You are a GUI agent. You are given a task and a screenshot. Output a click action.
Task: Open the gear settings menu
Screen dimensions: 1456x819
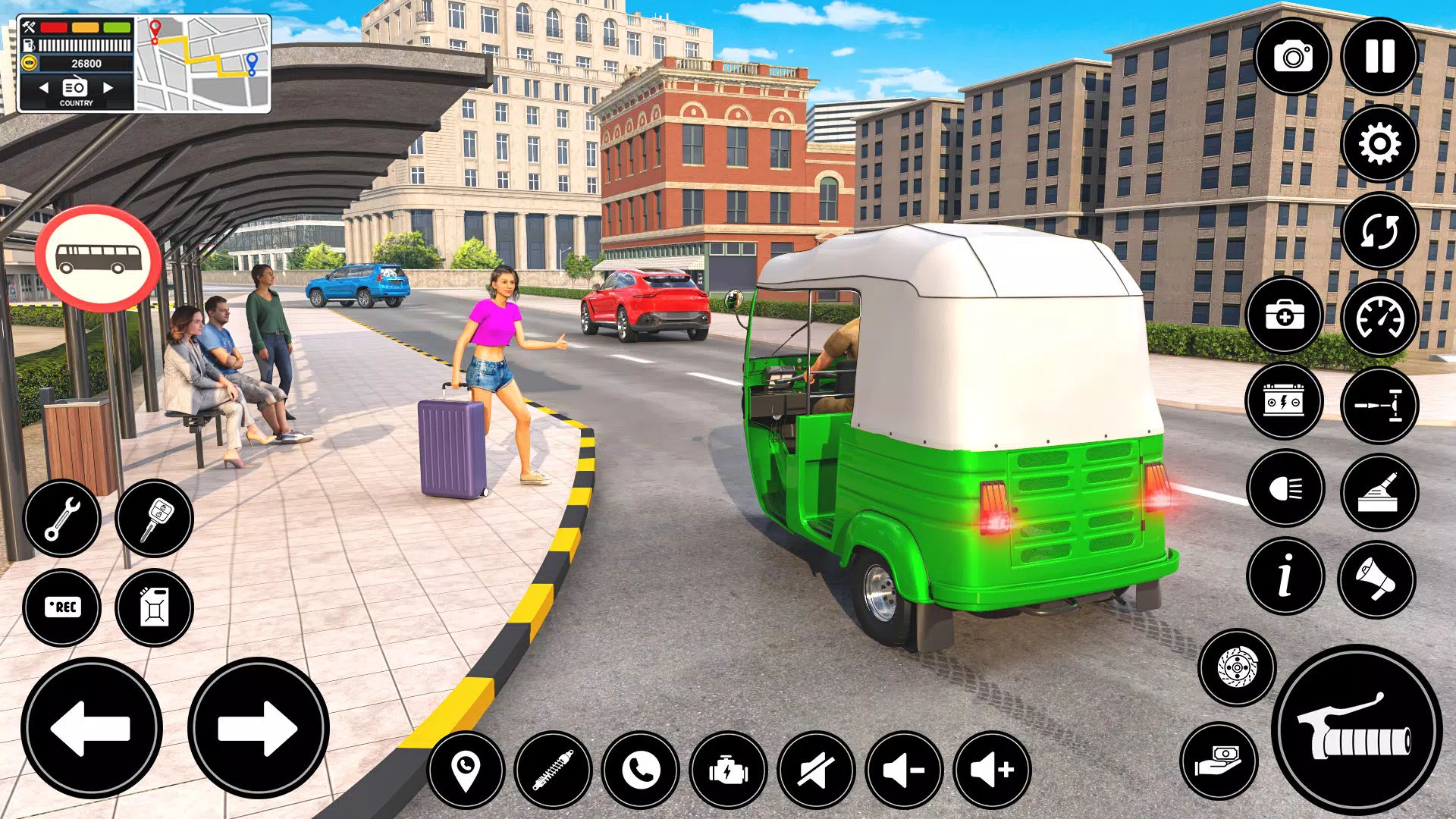(x=1379, y=144)
